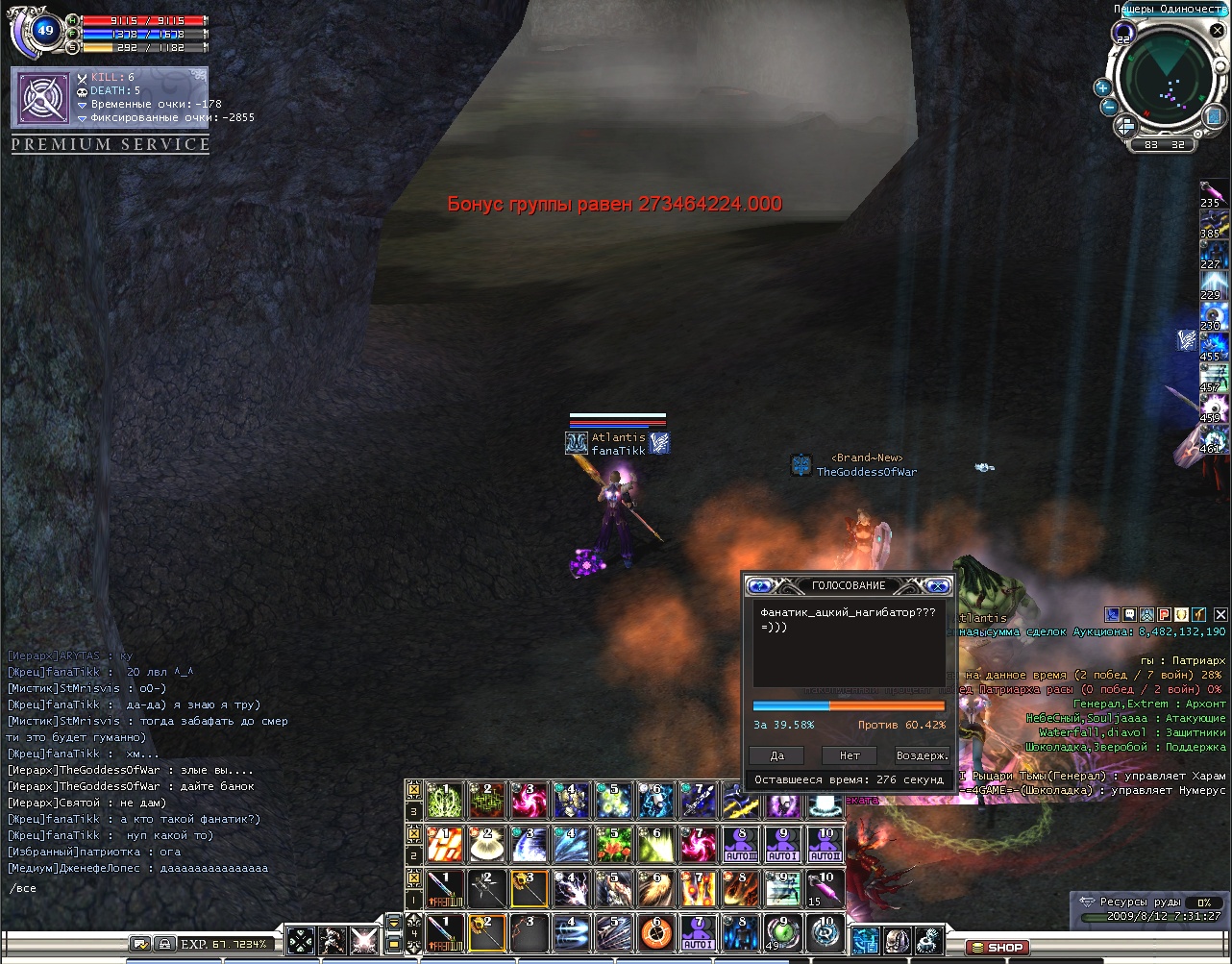Click the Premium Service banner
The width and height of the screenshot is (1232, 964).
point(111,145)
